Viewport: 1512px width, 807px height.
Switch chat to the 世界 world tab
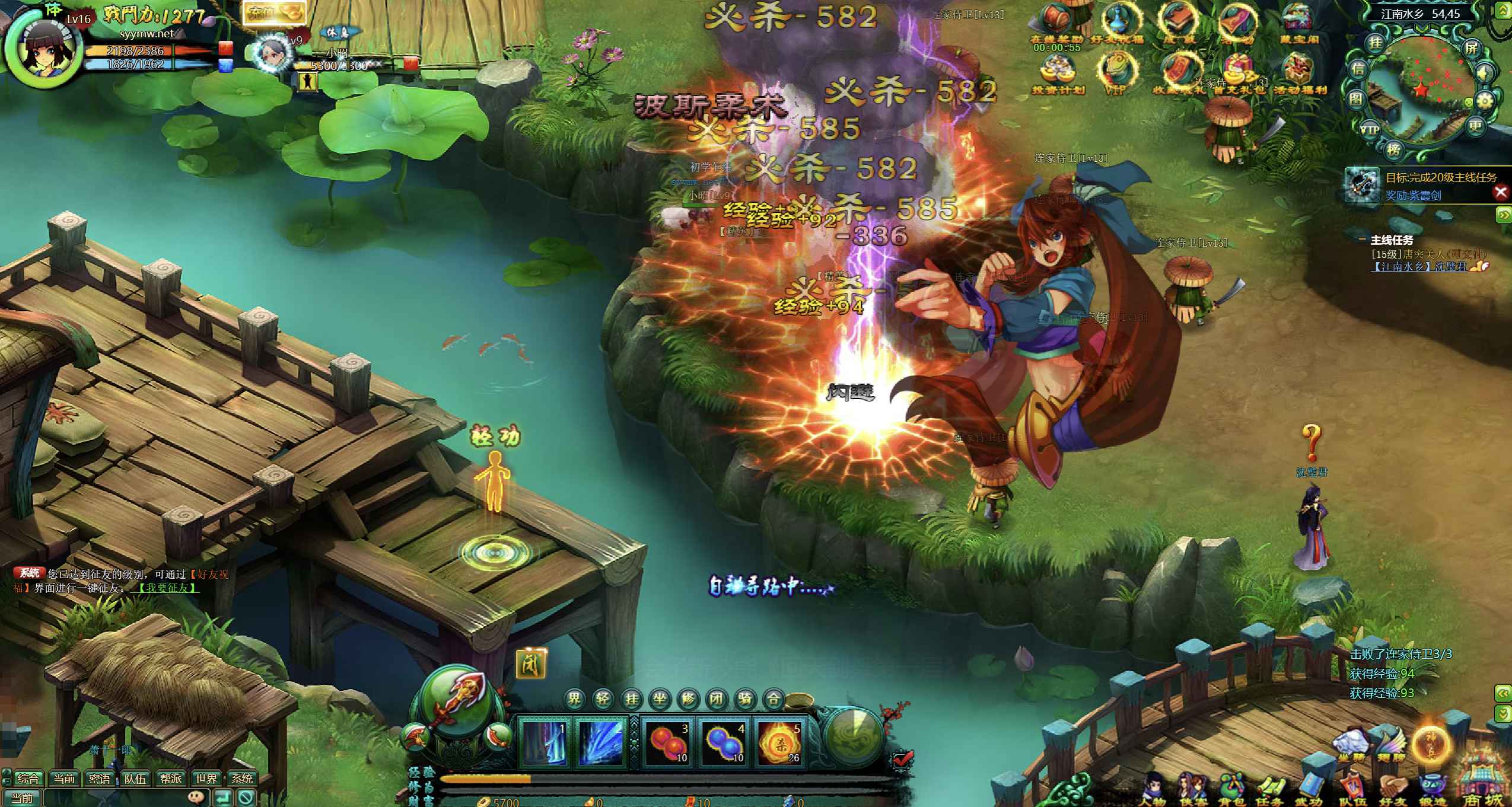pos(206,779)
